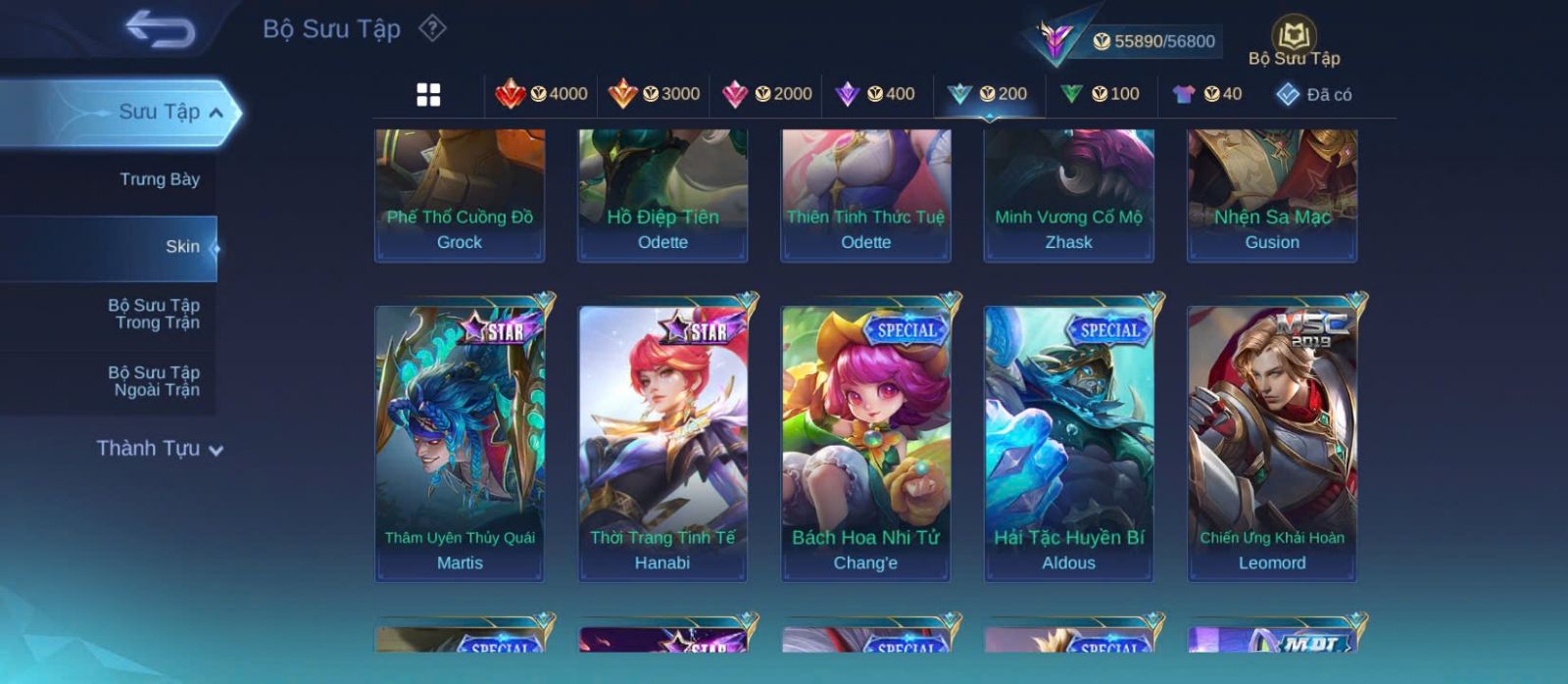The height and width of the screenshot is (684, 1568).
Task: Choose the 40 points shirt filter
Action: pos(1207,94)
